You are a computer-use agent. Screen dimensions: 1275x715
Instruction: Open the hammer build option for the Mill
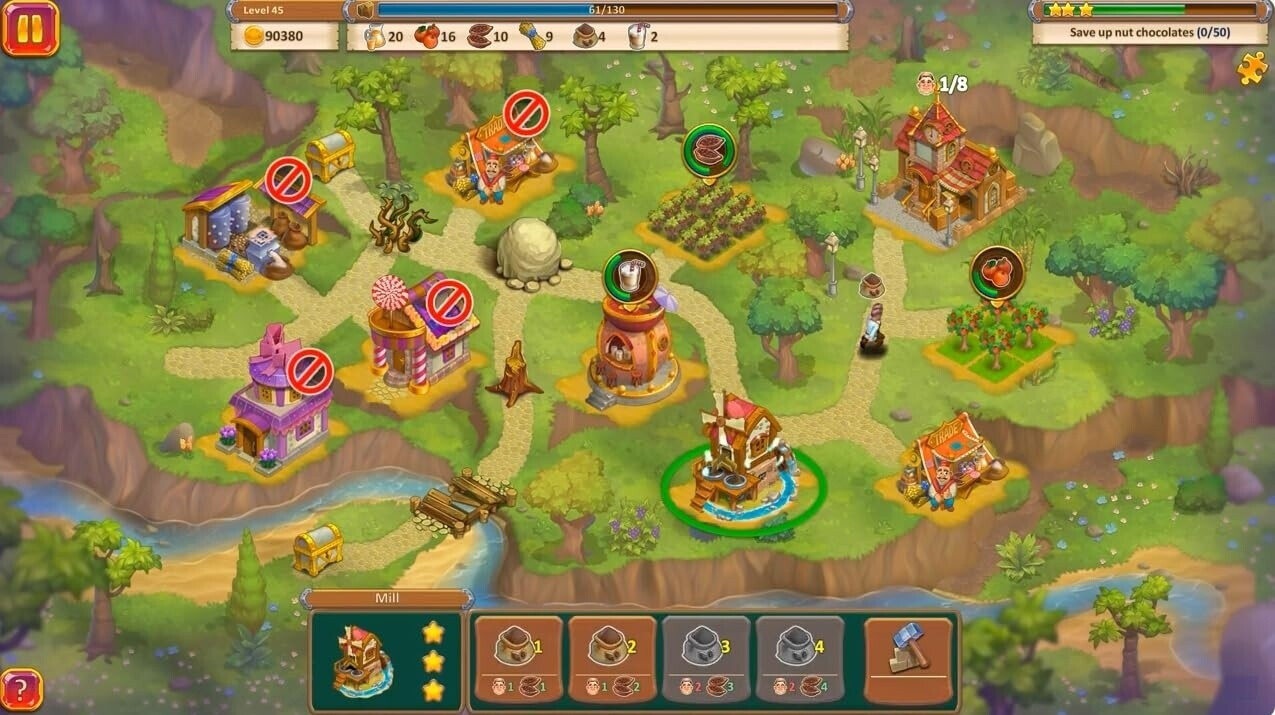908,658
